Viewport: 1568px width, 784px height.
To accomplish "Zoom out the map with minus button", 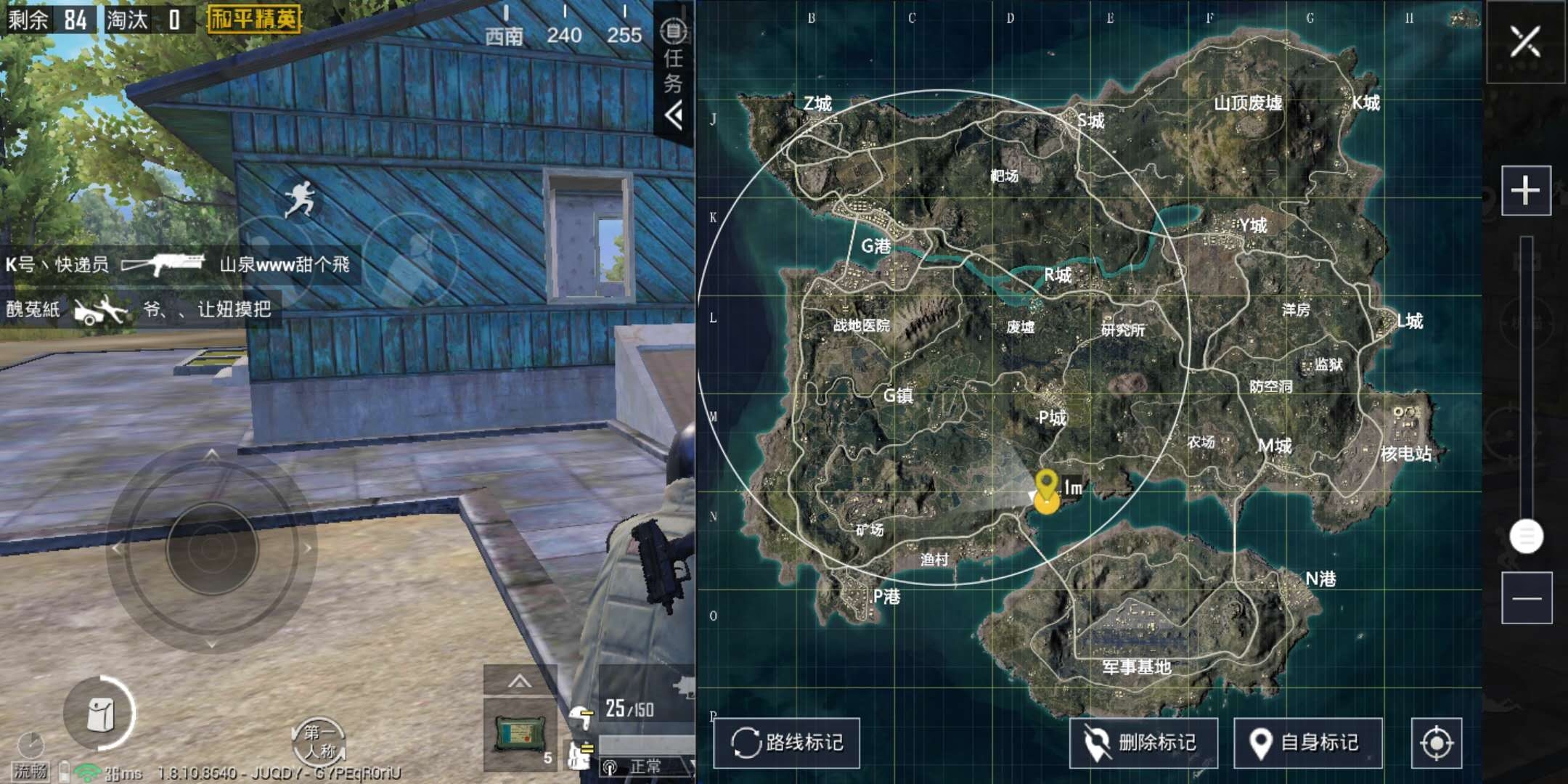I will [1527, 598].
